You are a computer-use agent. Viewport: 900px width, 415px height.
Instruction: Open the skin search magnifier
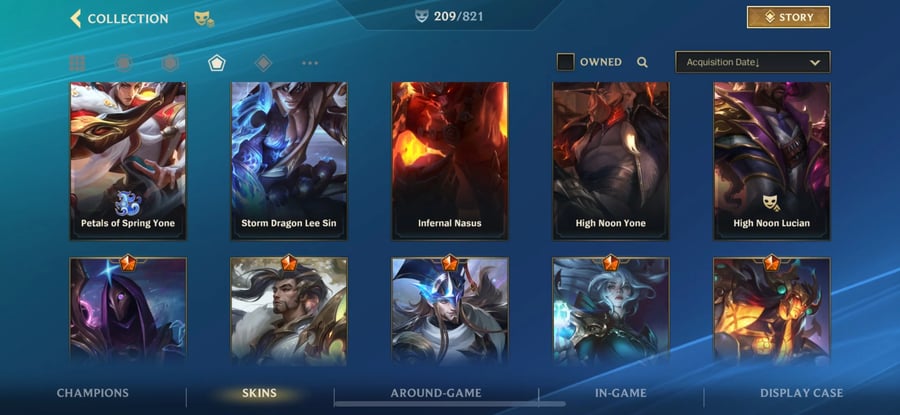pyautogui.click(x=642, y=62)
